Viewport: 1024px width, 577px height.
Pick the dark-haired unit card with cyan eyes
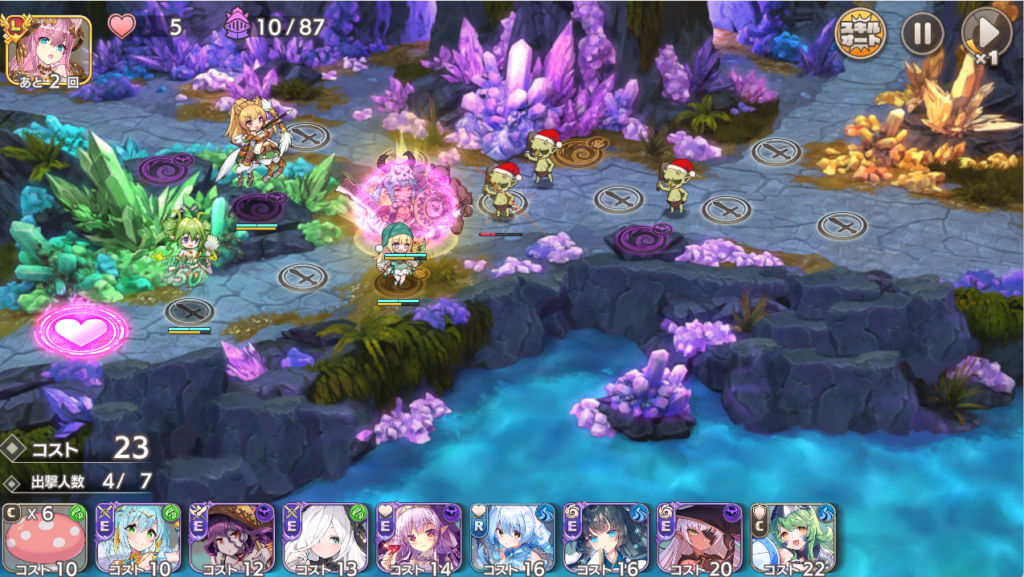pyautogui.click(x=606, y=538)
